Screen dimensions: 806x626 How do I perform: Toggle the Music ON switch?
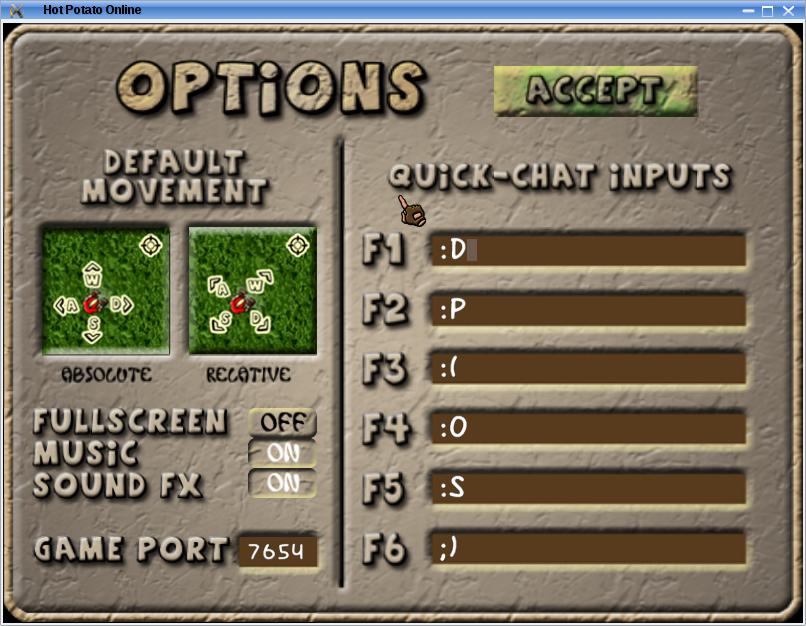[282, 453]
